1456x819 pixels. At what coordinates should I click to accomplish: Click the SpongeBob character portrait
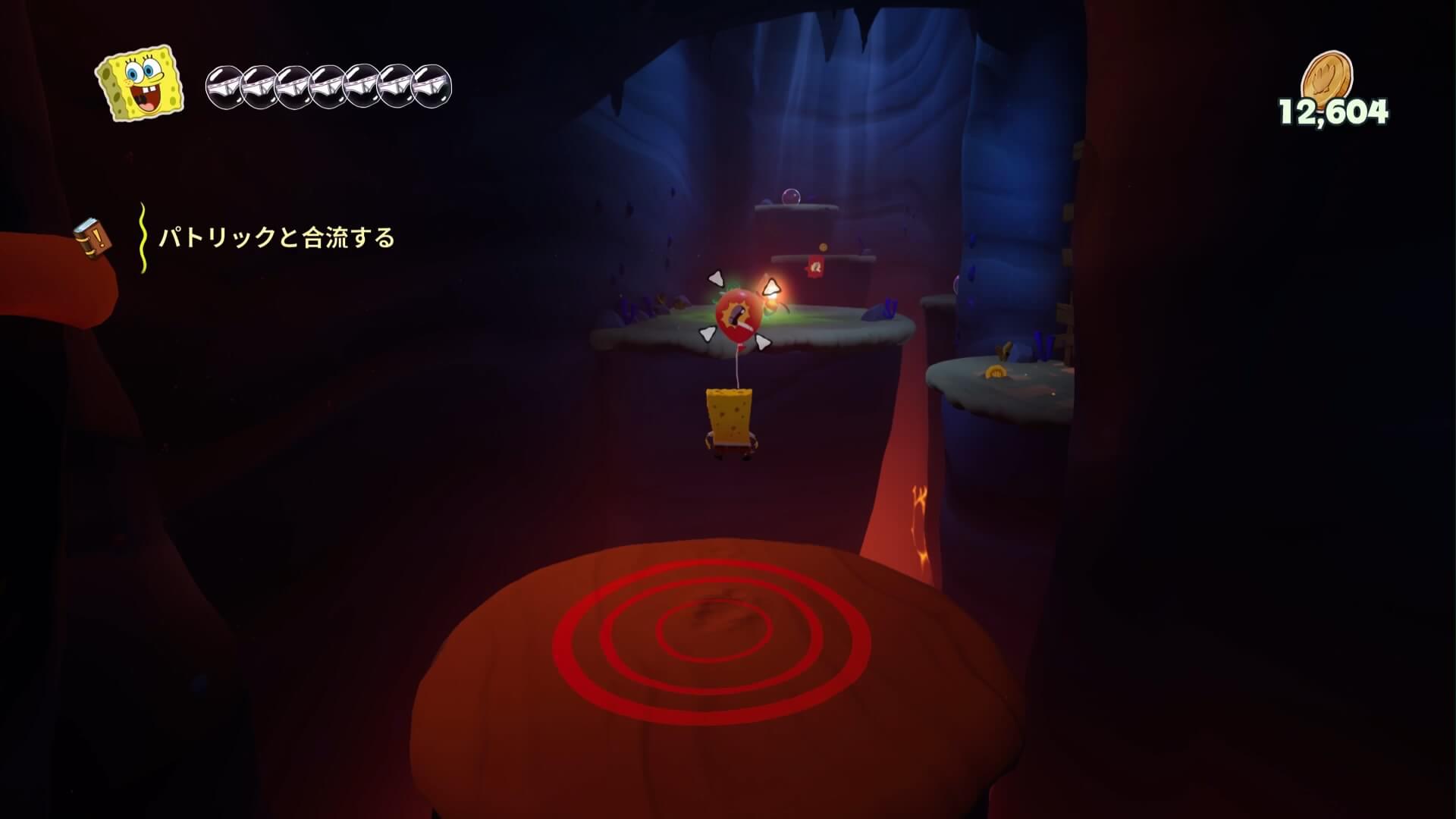click(140, 82)
